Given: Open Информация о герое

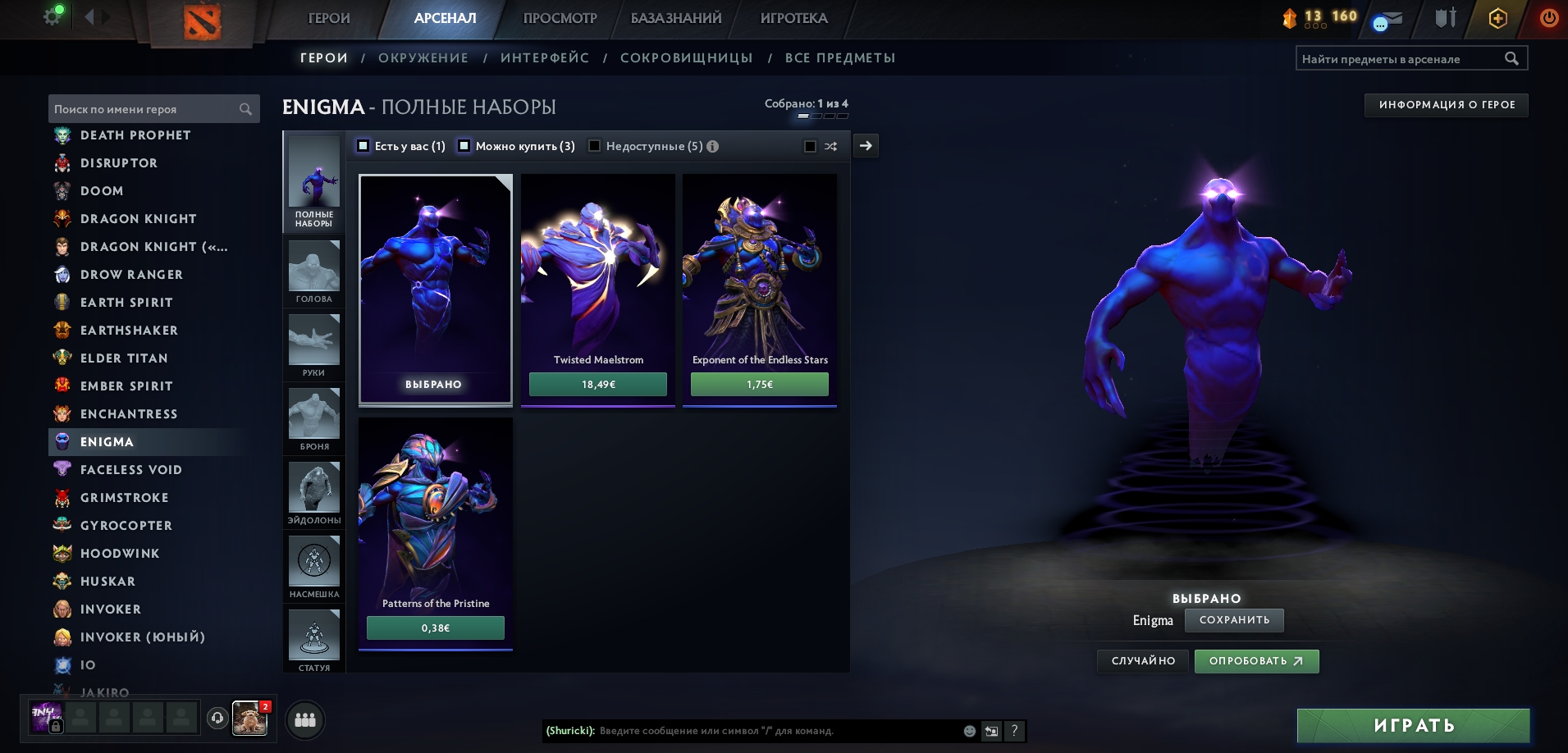Looking at the screenshot, I should tap(1446, 105).
